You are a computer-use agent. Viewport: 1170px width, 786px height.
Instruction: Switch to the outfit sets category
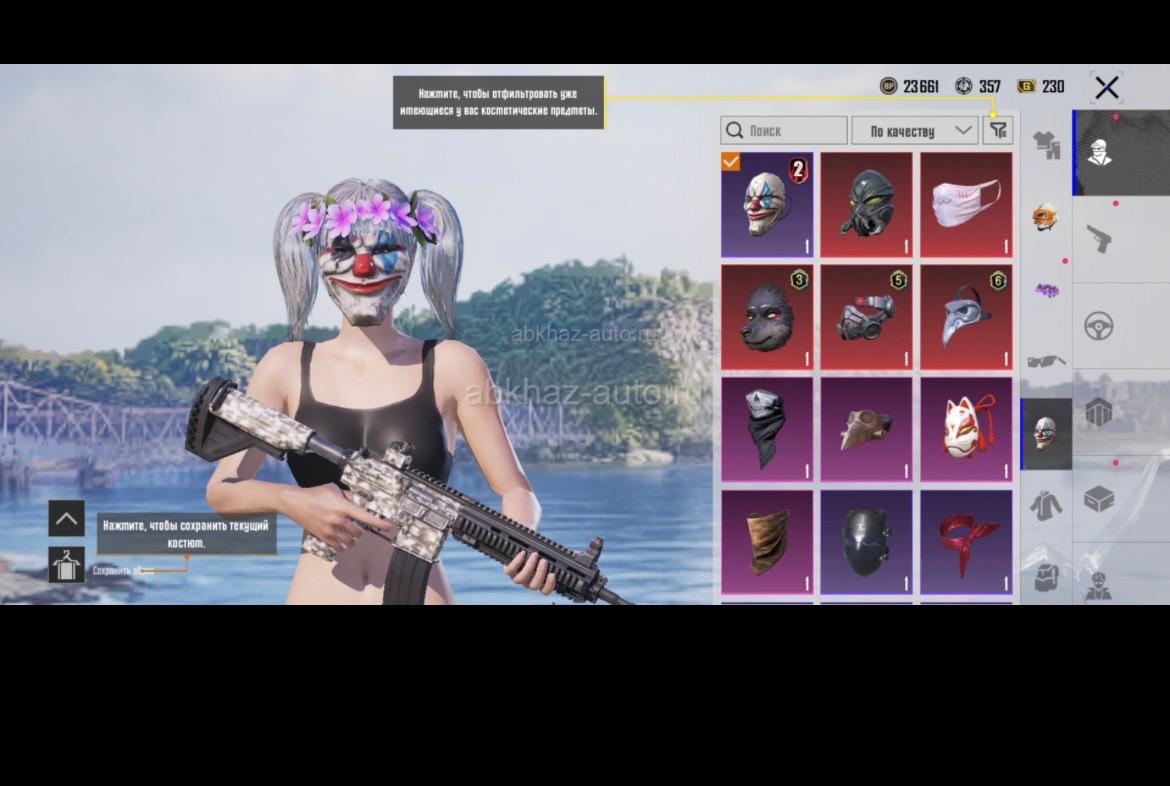tap(1046, 146)
